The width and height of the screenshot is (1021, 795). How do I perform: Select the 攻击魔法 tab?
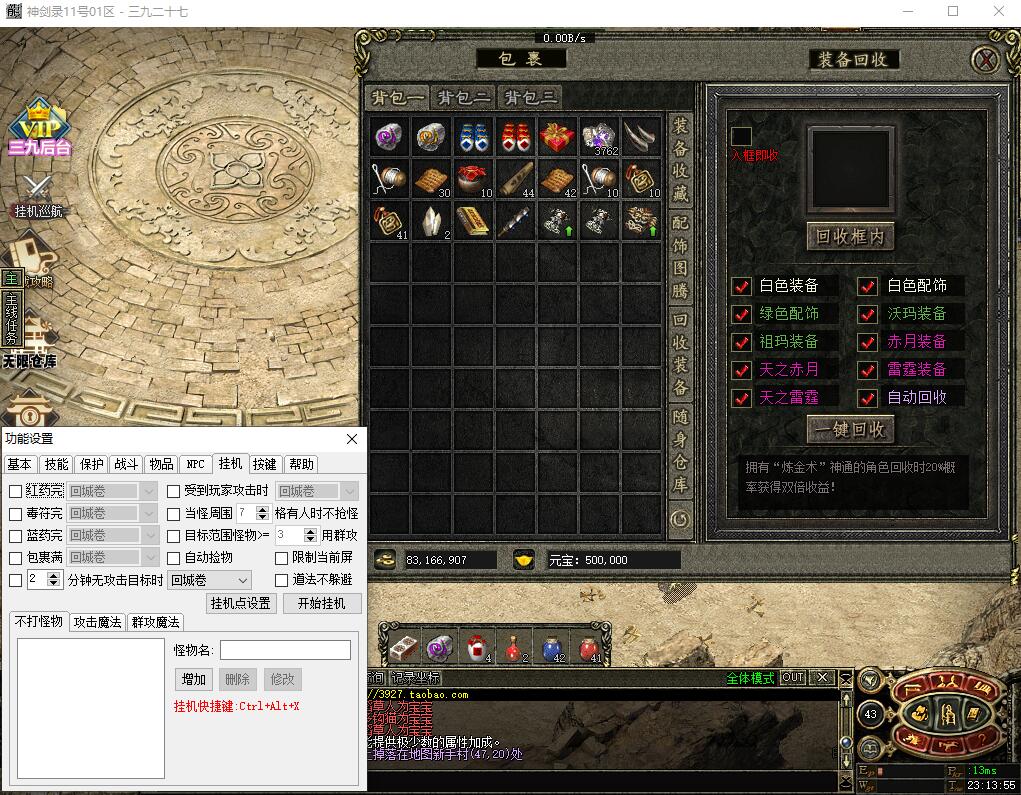tap(98, 622)
